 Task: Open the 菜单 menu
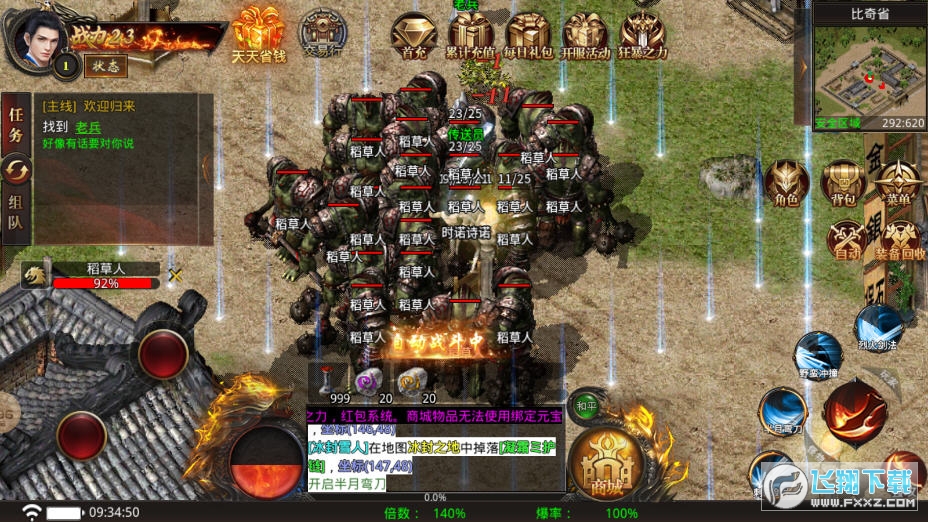point(898,183)
